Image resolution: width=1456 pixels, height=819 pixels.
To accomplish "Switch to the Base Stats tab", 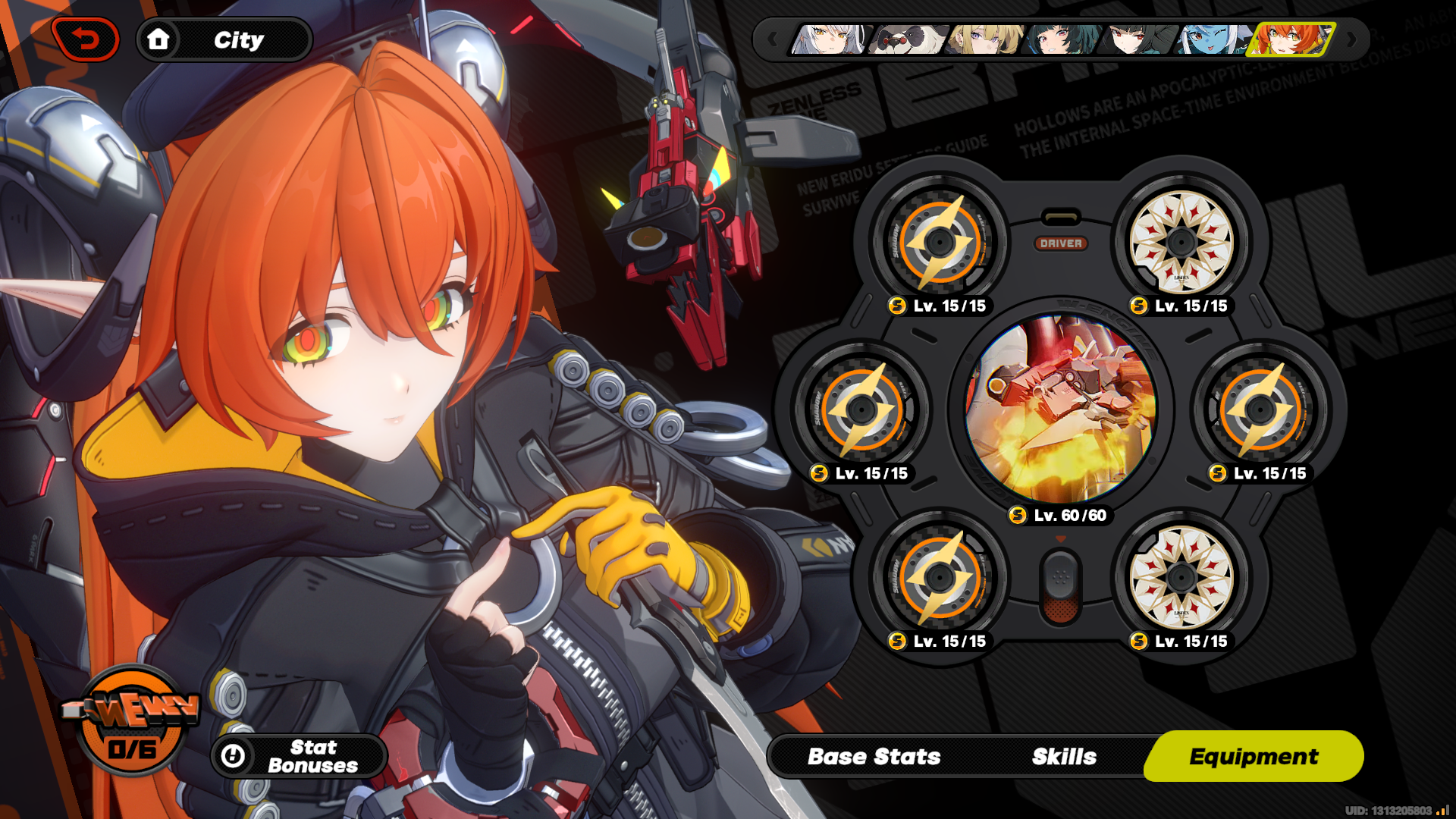I will [x=874, y=756].
